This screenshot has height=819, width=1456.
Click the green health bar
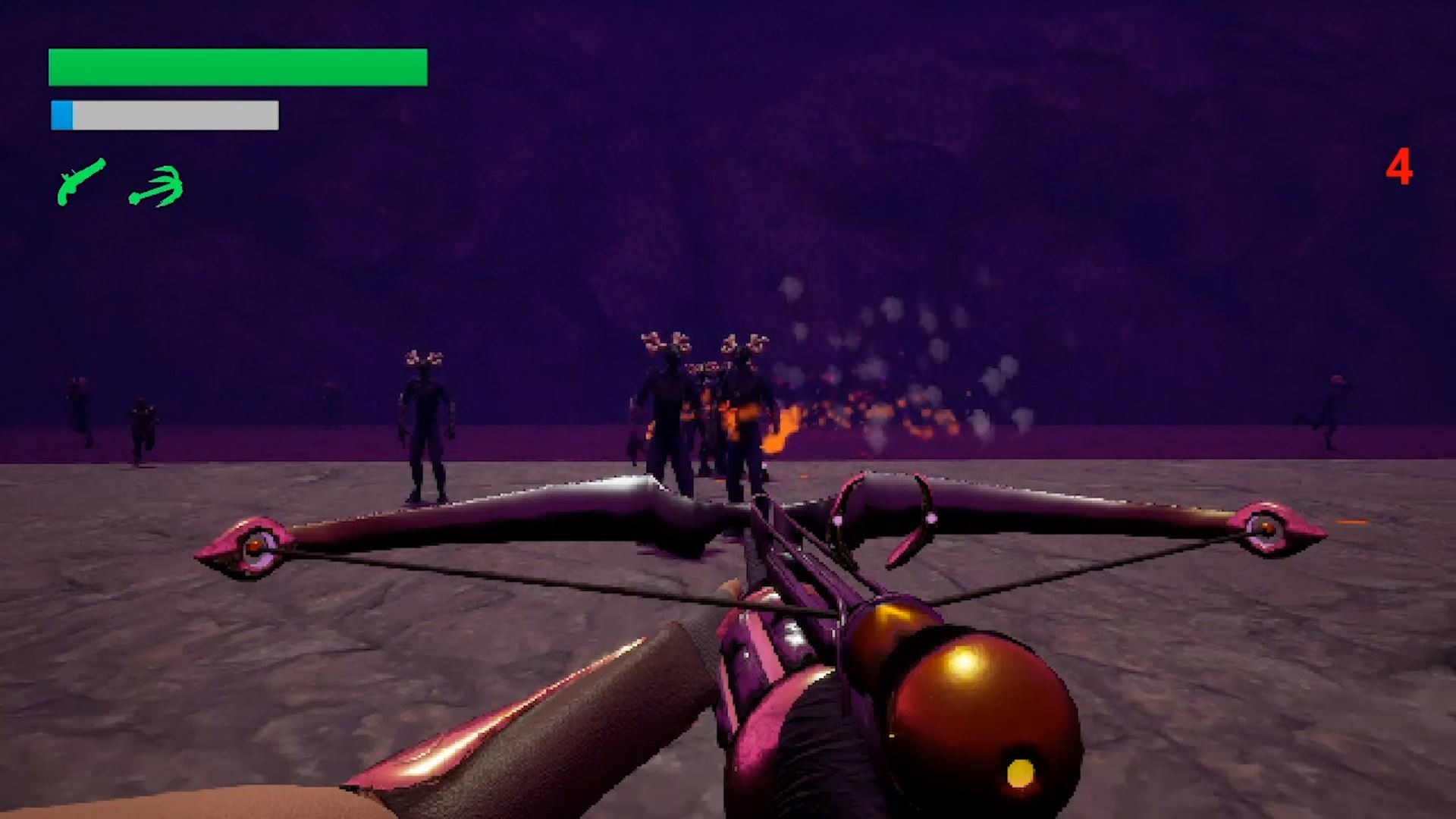click(237, 67)
